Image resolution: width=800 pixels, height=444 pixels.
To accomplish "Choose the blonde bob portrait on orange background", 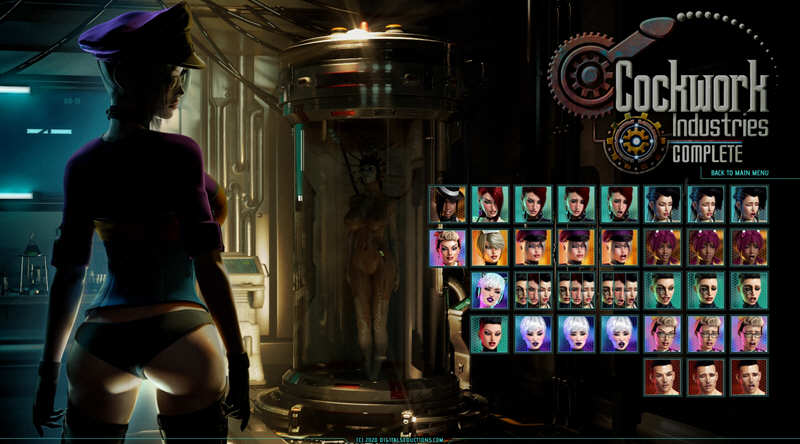I will 490,247.
